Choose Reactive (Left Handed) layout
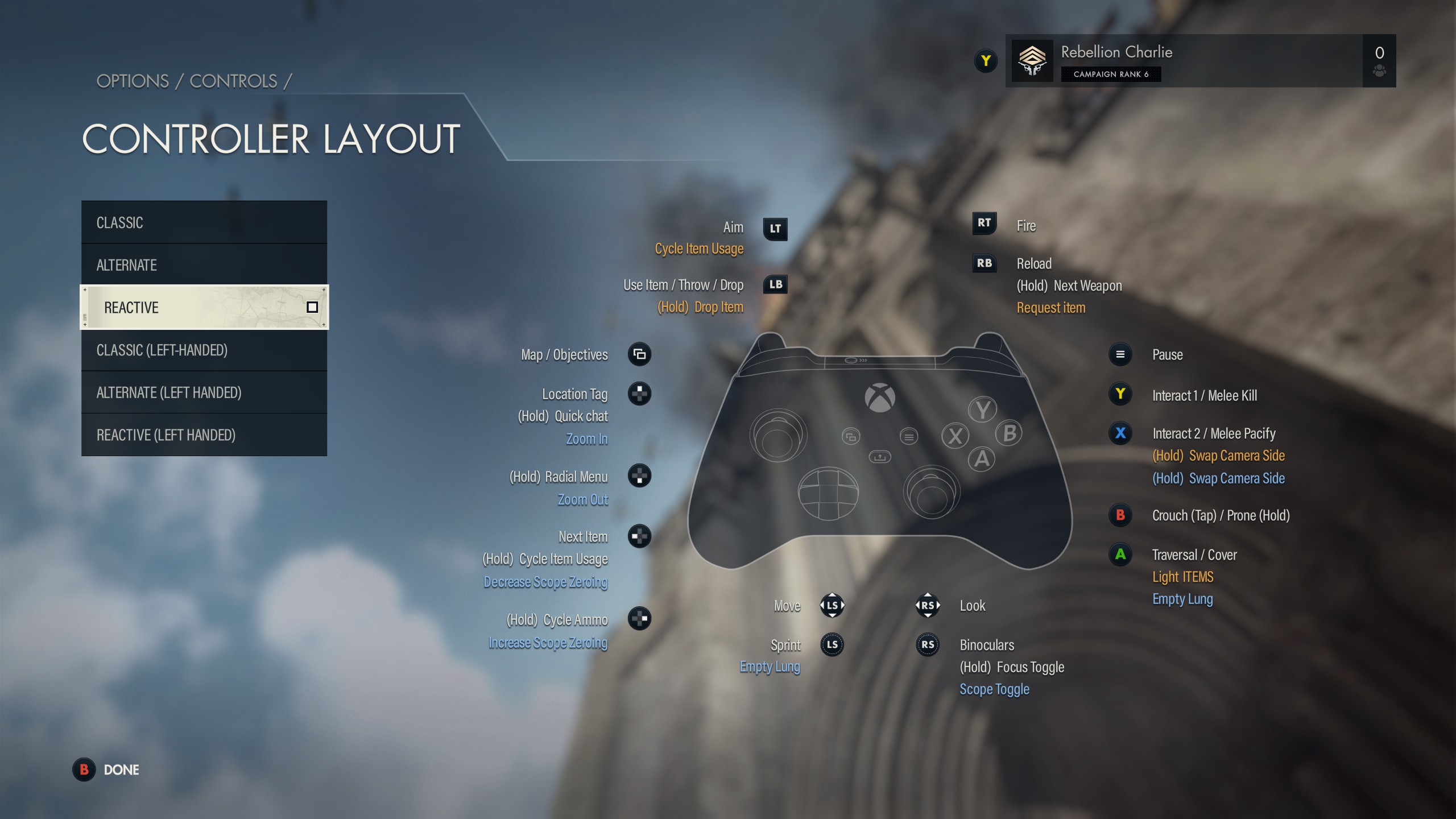This screenshot has width=1456, height=819. coord(204,435)
